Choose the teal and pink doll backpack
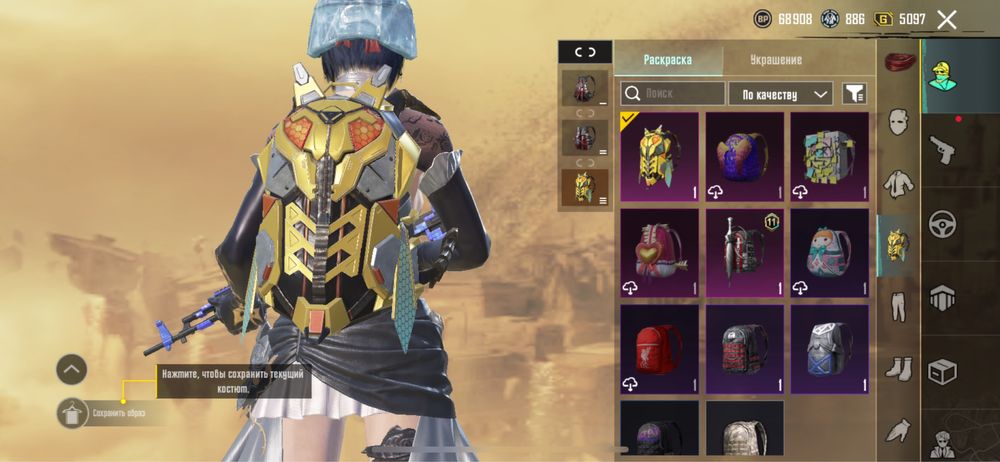This screenshot has width=1000, height=462. (x=829, y=251)
